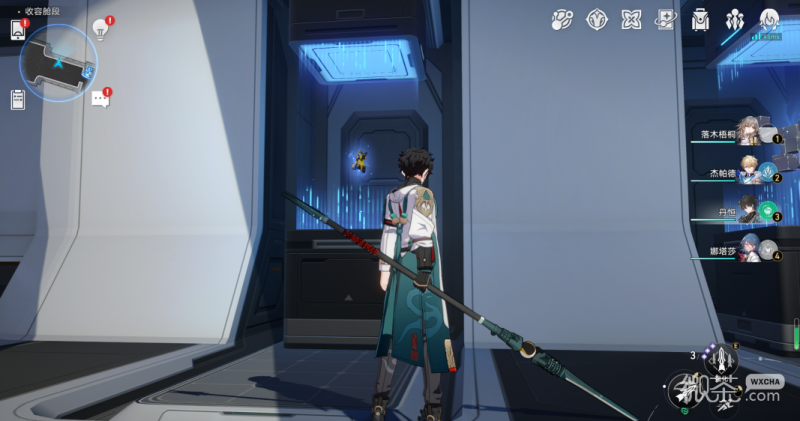
Task: Open the character profile head icon
Action: click(x=769, y=19)
